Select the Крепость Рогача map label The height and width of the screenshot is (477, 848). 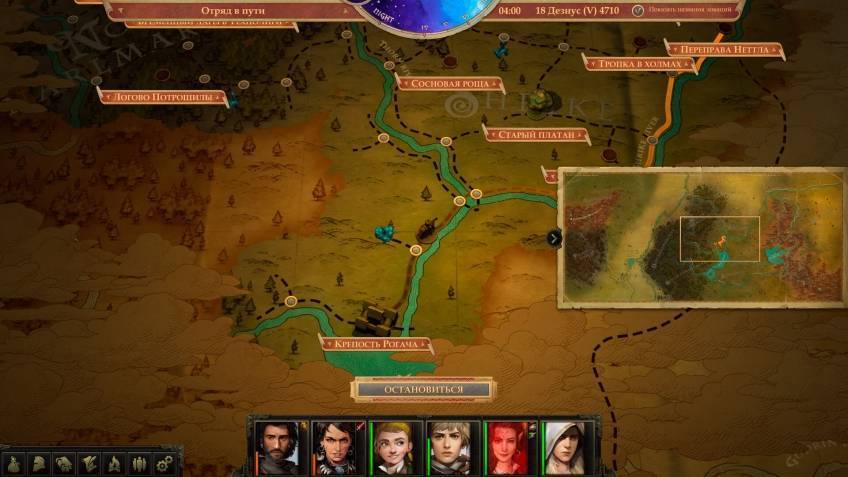point(376,344)
